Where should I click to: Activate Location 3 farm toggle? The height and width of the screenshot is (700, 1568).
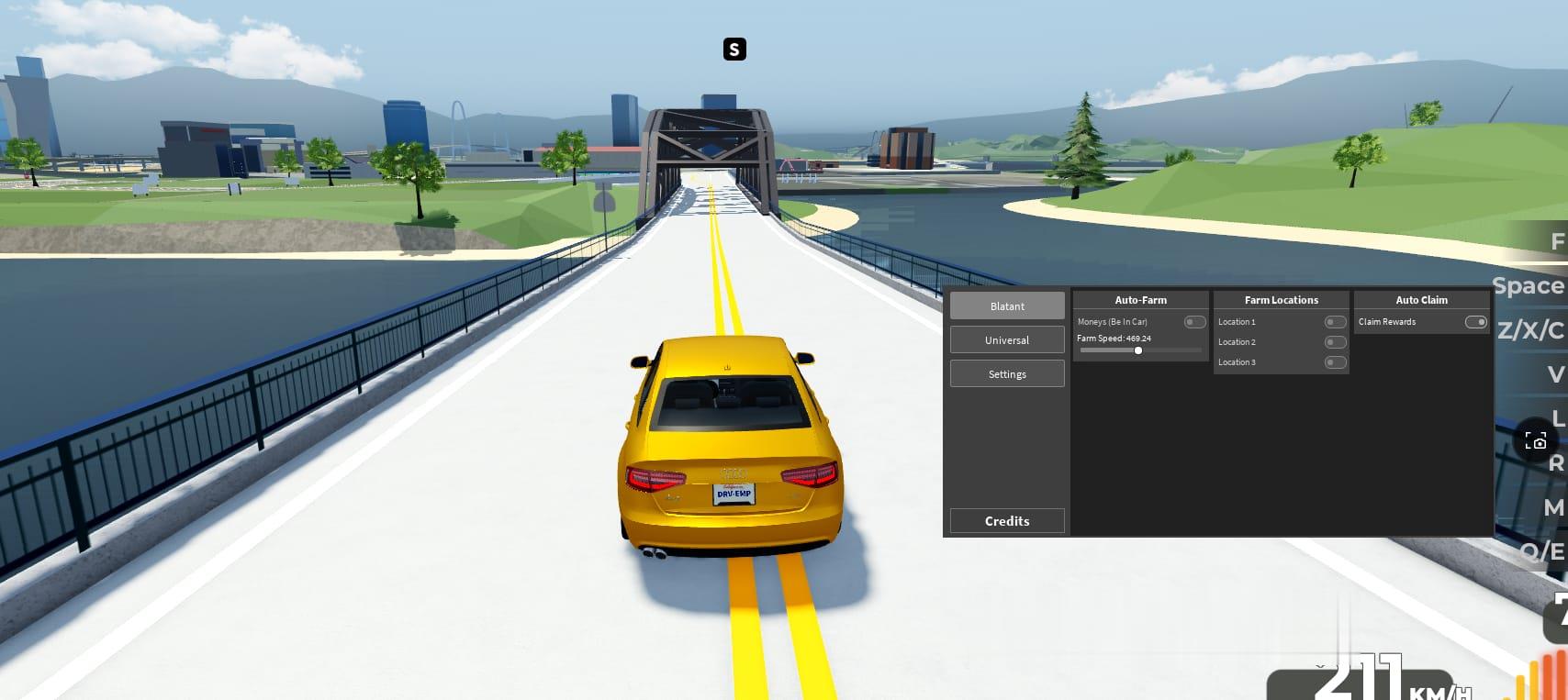tap(1335, 362)
